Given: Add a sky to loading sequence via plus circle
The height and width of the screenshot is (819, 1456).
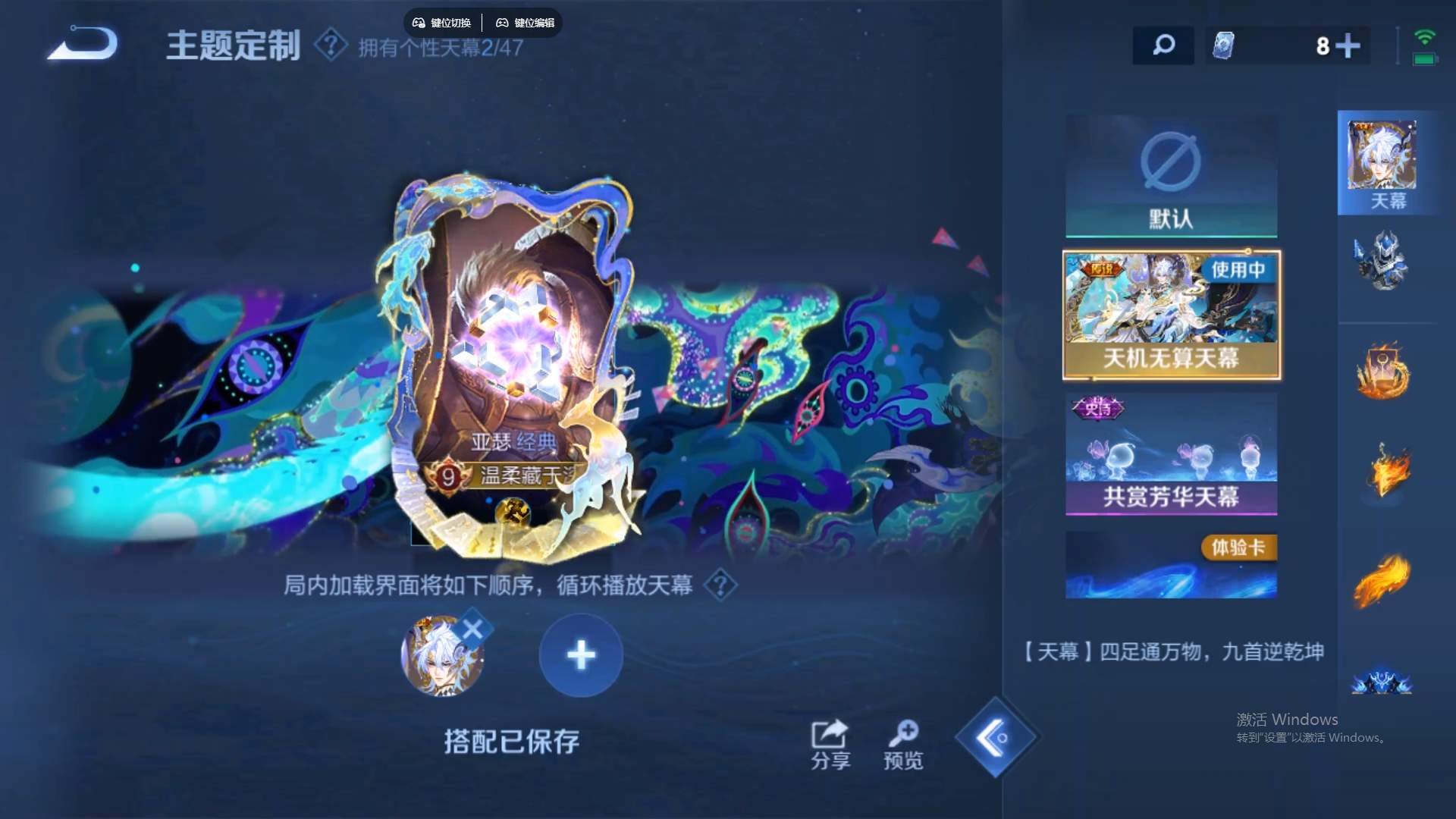Looking at the screenshot, I should click(x=581, y=655).
